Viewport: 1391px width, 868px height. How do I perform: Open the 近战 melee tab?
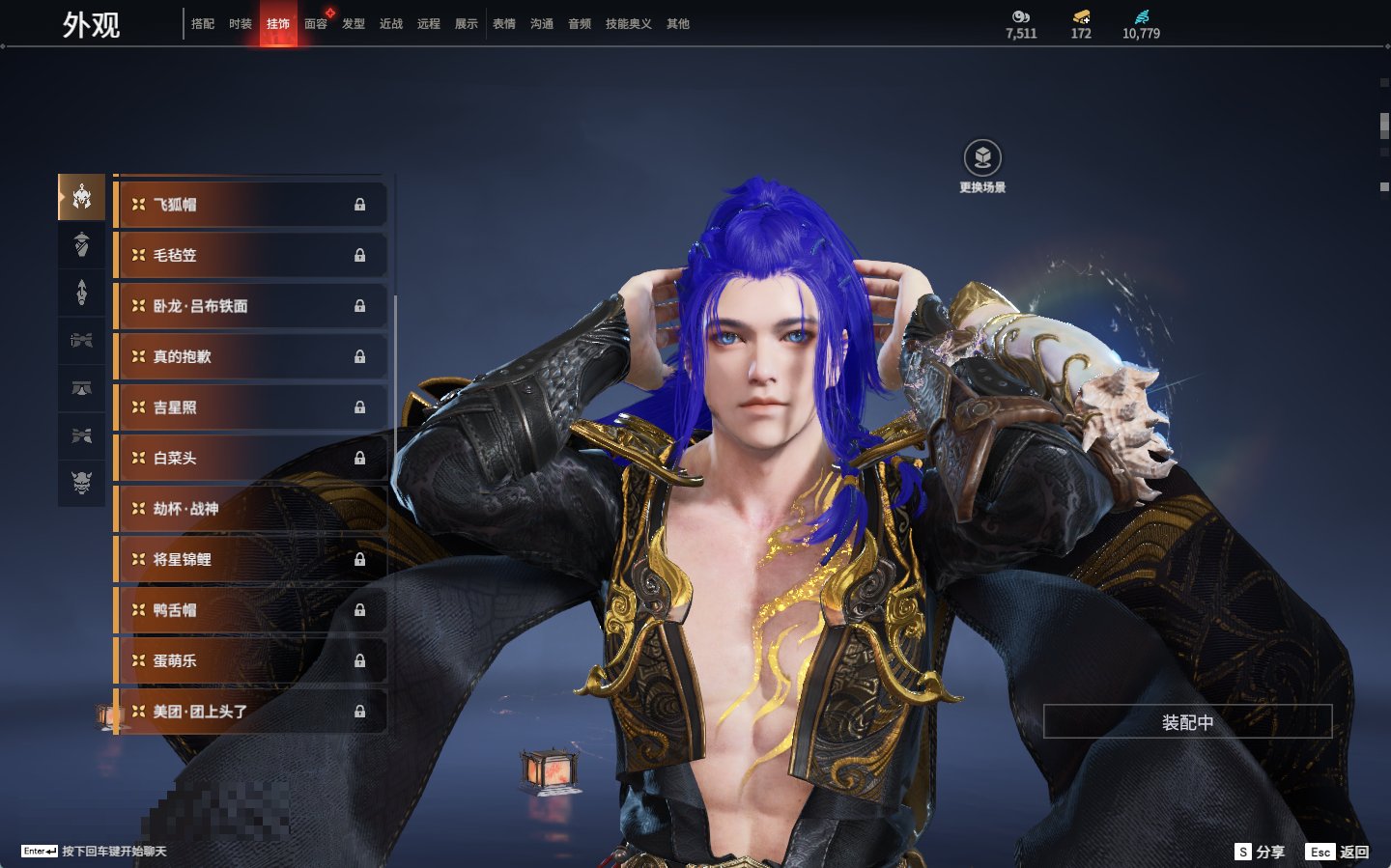(x=391, y=24)
